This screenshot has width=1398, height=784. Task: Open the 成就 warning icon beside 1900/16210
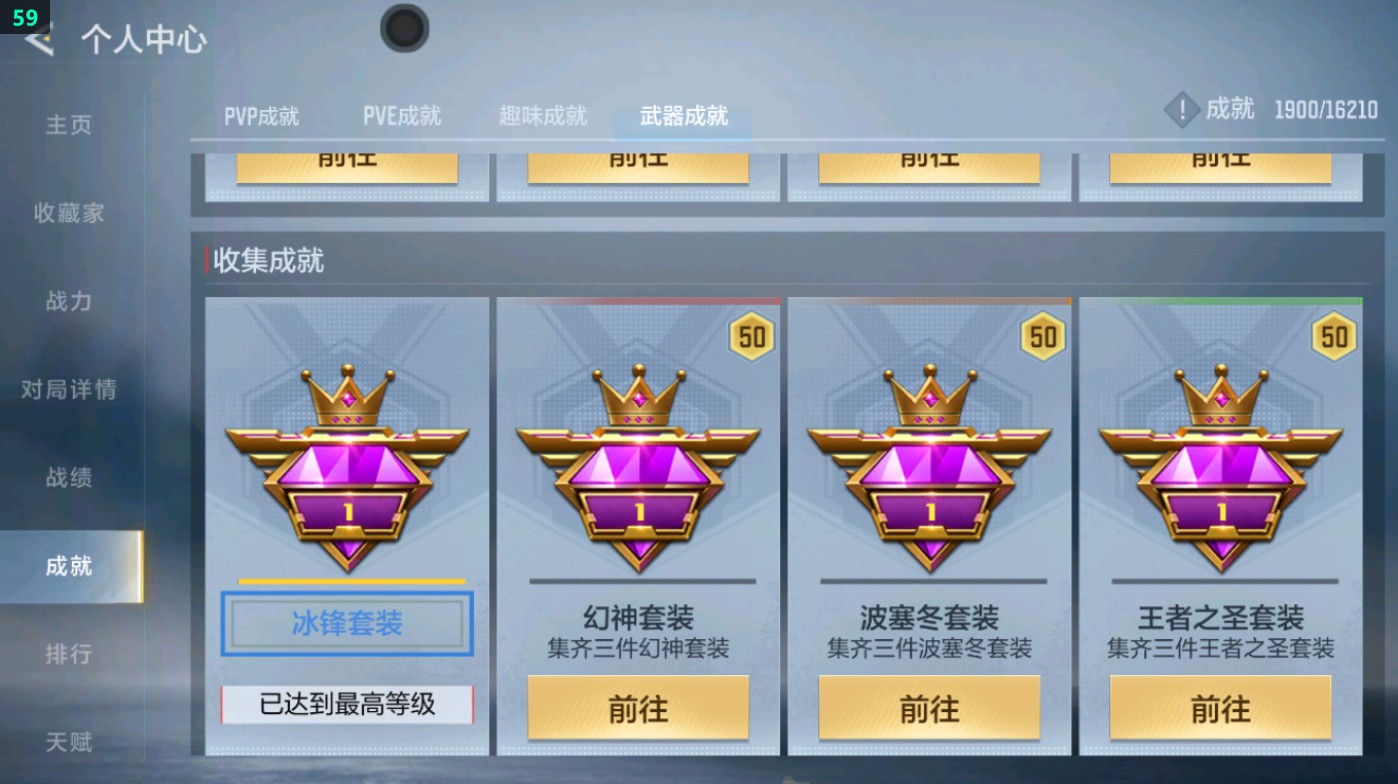click(1181, 110)
